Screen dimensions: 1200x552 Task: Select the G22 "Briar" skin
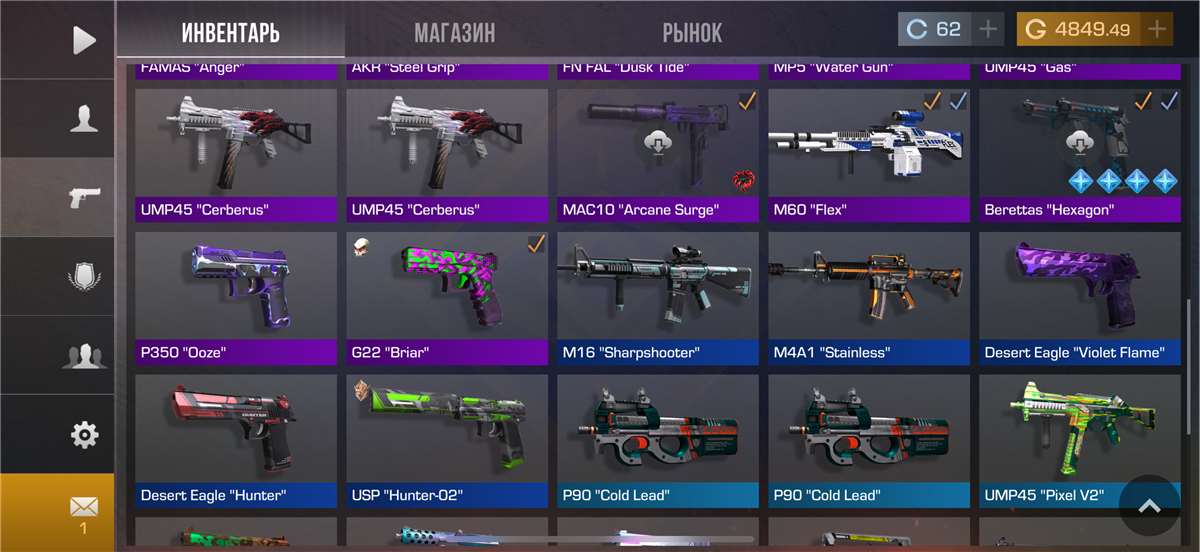click(x=447, y=297)
